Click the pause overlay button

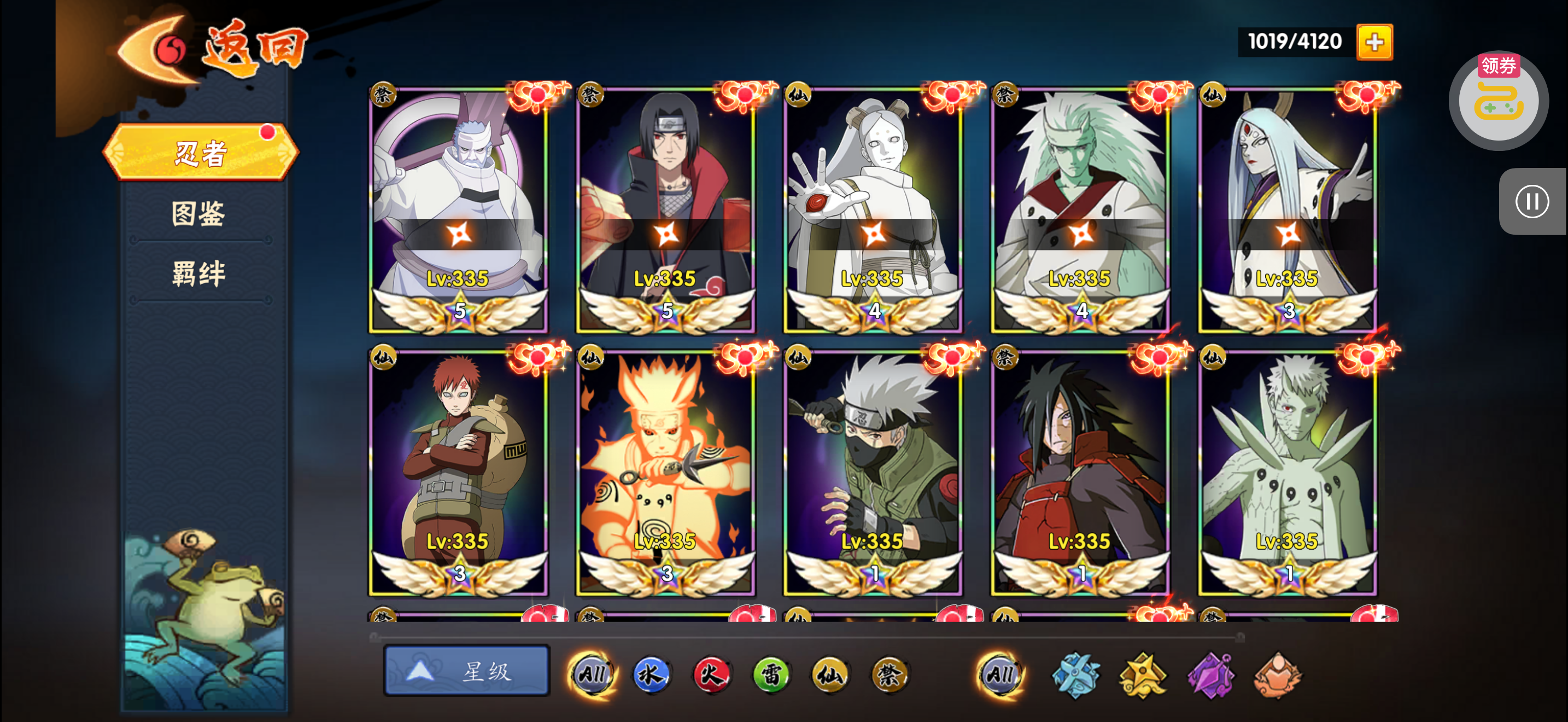(1531, 201)
